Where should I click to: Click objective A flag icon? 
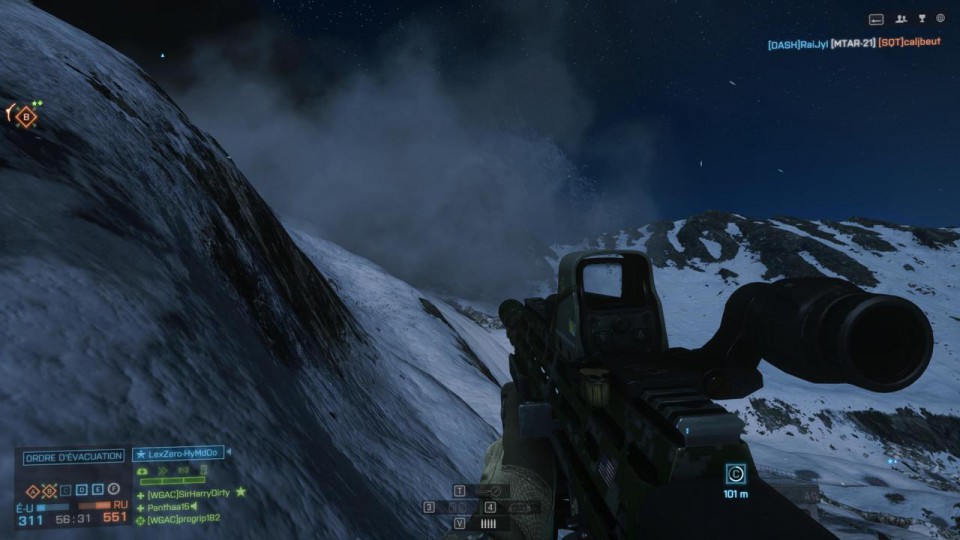(31, 491)
